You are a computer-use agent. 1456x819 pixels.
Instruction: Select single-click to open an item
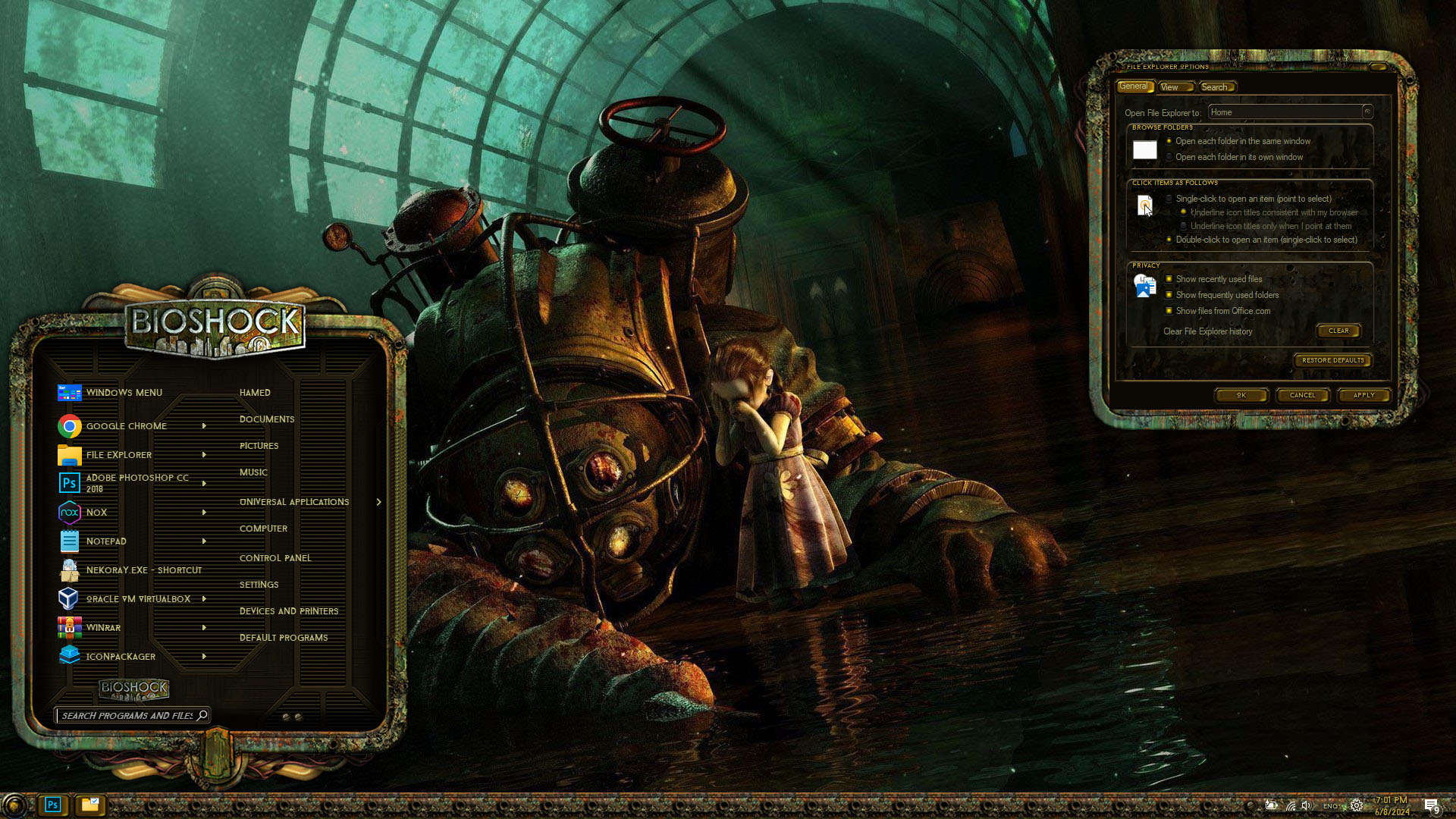(1169, 199)
